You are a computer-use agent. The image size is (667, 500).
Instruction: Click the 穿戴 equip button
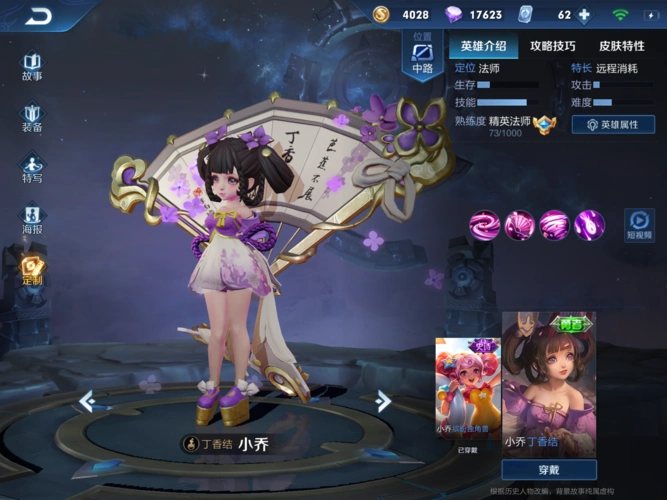coord(549,470)
